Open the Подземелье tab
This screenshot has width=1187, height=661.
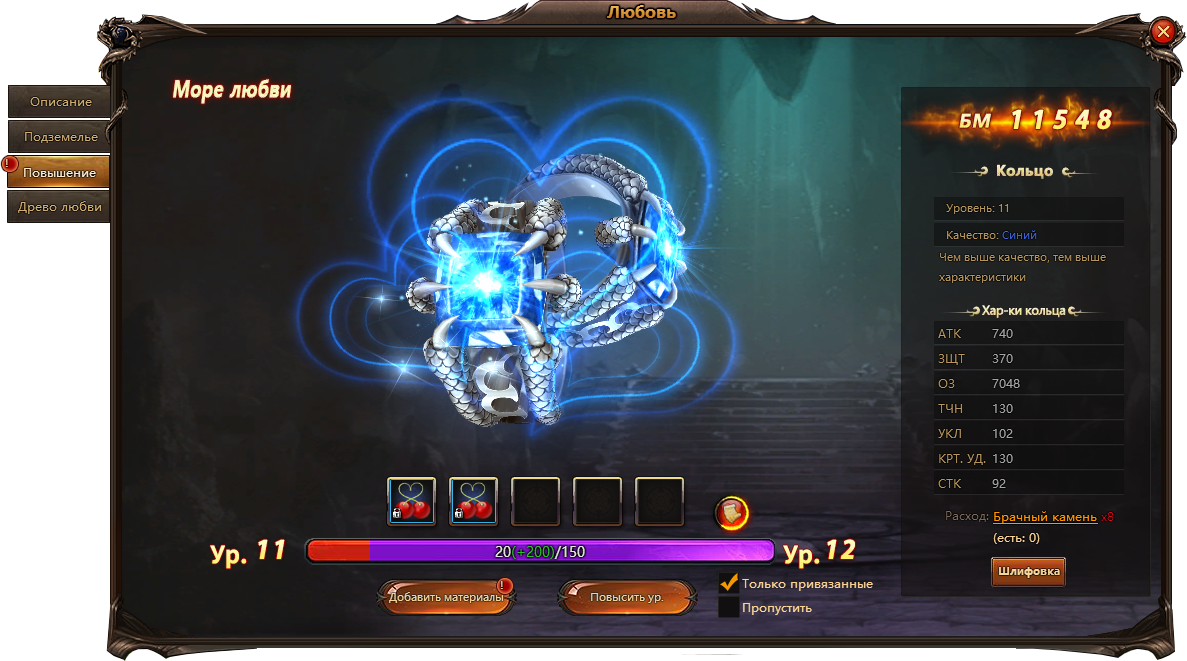60,137
